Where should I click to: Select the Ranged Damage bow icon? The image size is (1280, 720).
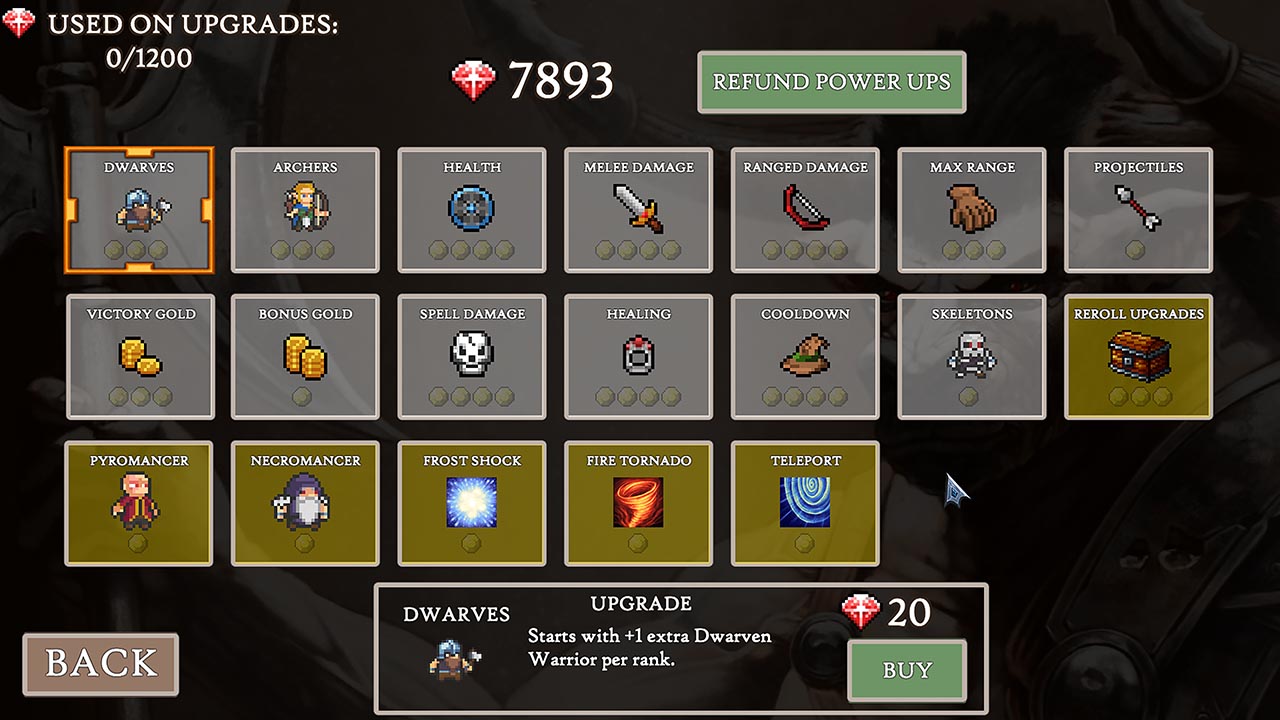point(804,210)
